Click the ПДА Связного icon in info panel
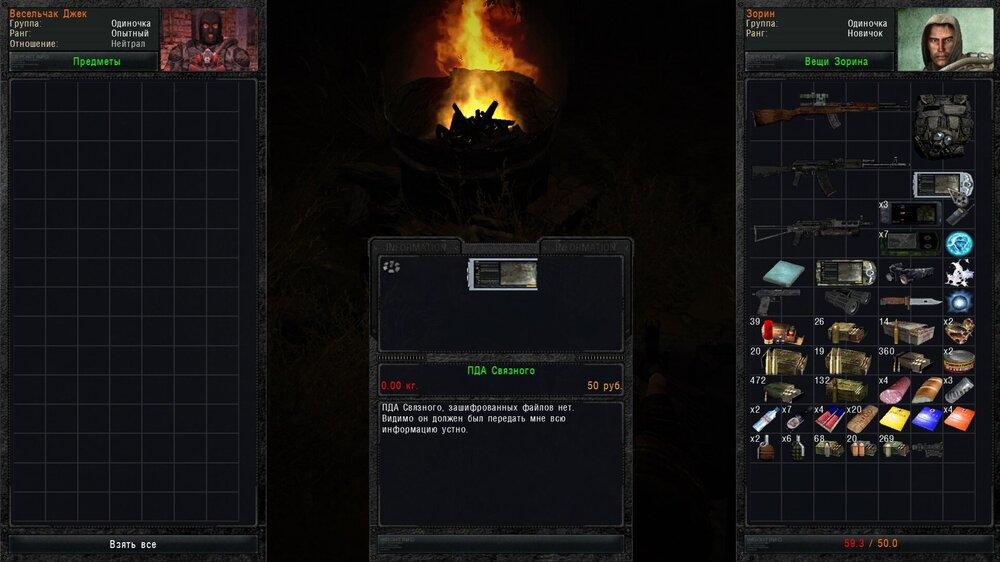 [x=502, y=275]
